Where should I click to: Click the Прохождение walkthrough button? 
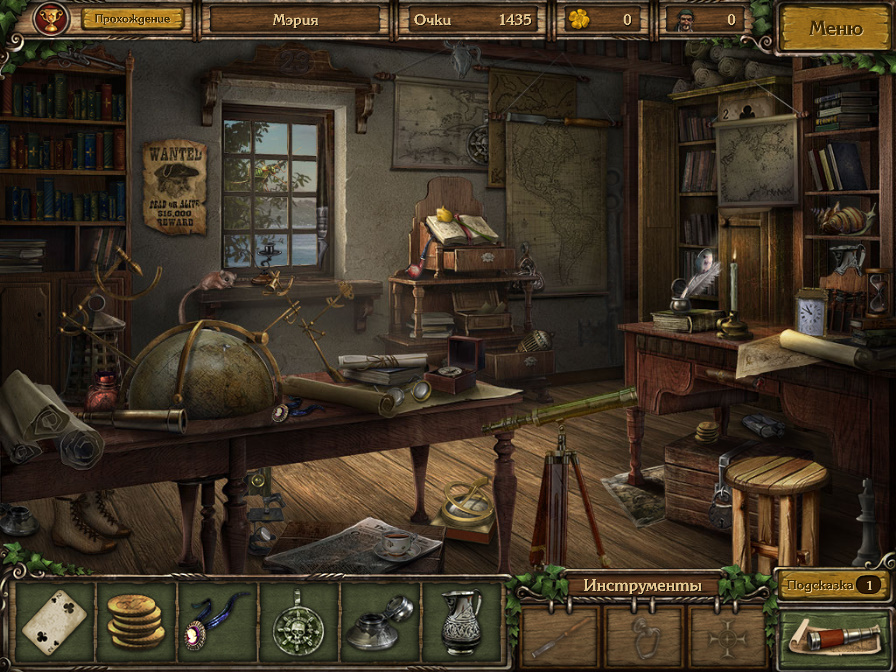(x=133, y=18)
